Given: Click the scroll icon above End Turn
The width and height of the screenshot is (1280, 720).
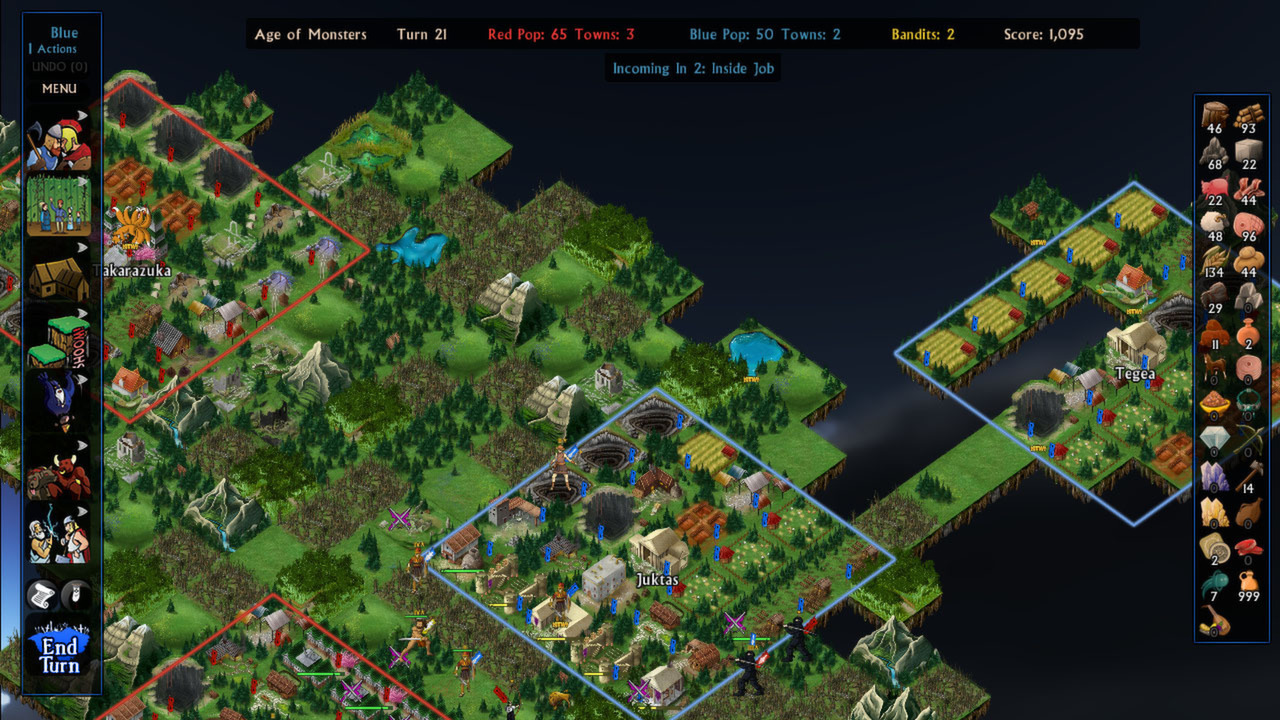Looking at the screenshot, I should (x=41, y=595).
